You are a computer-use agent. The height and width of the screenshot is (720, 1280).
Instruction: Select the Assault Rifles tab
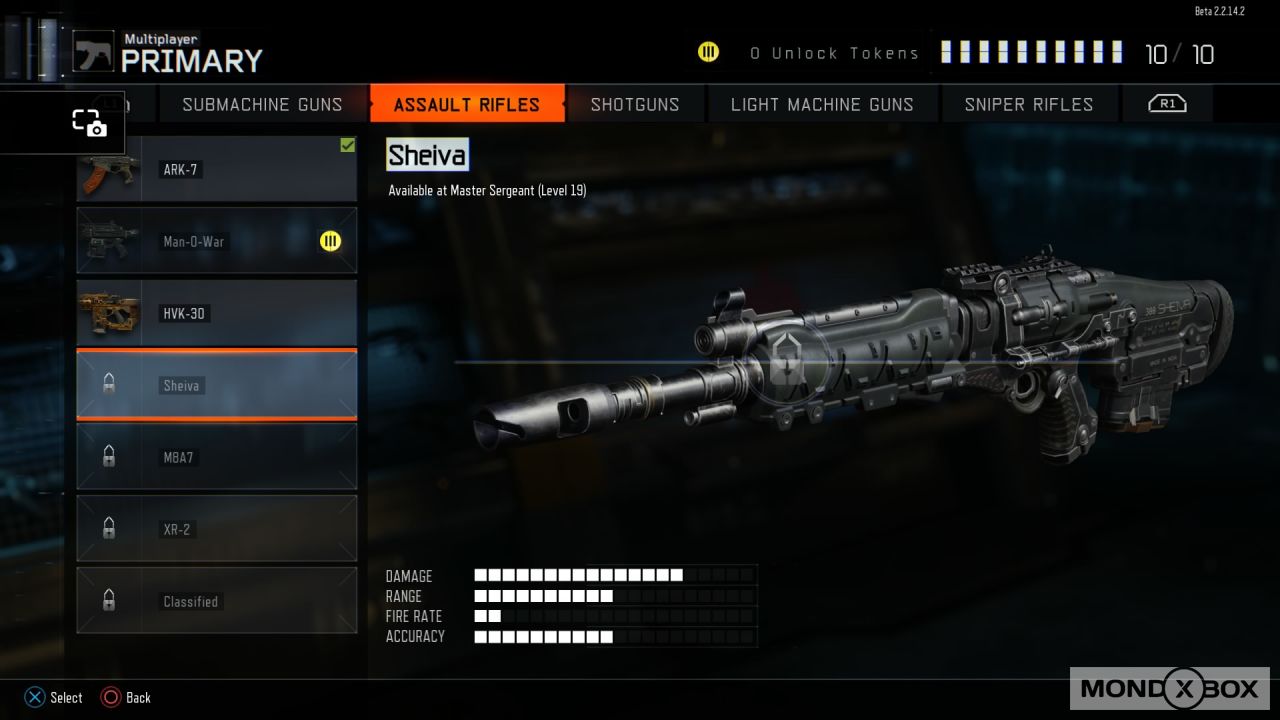pyautogui.click(x=467, y=104)
